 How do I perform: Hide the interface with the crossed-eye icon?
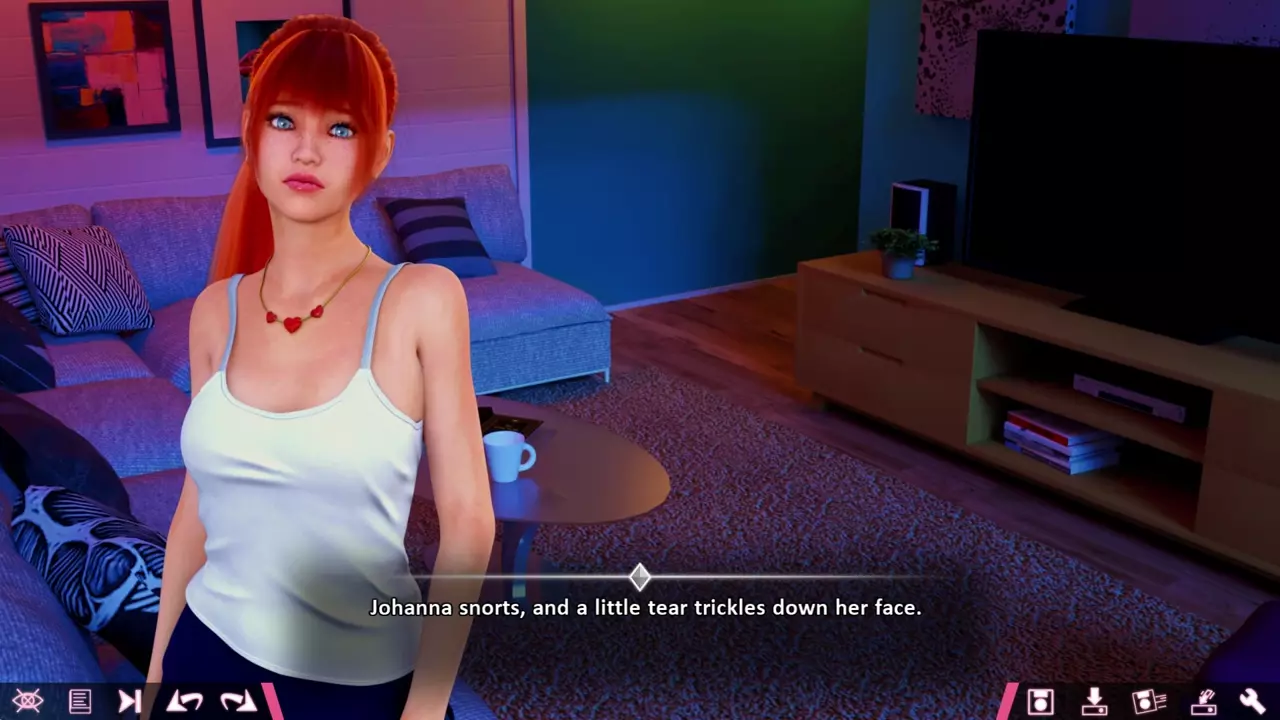click(x=27, y=701)
